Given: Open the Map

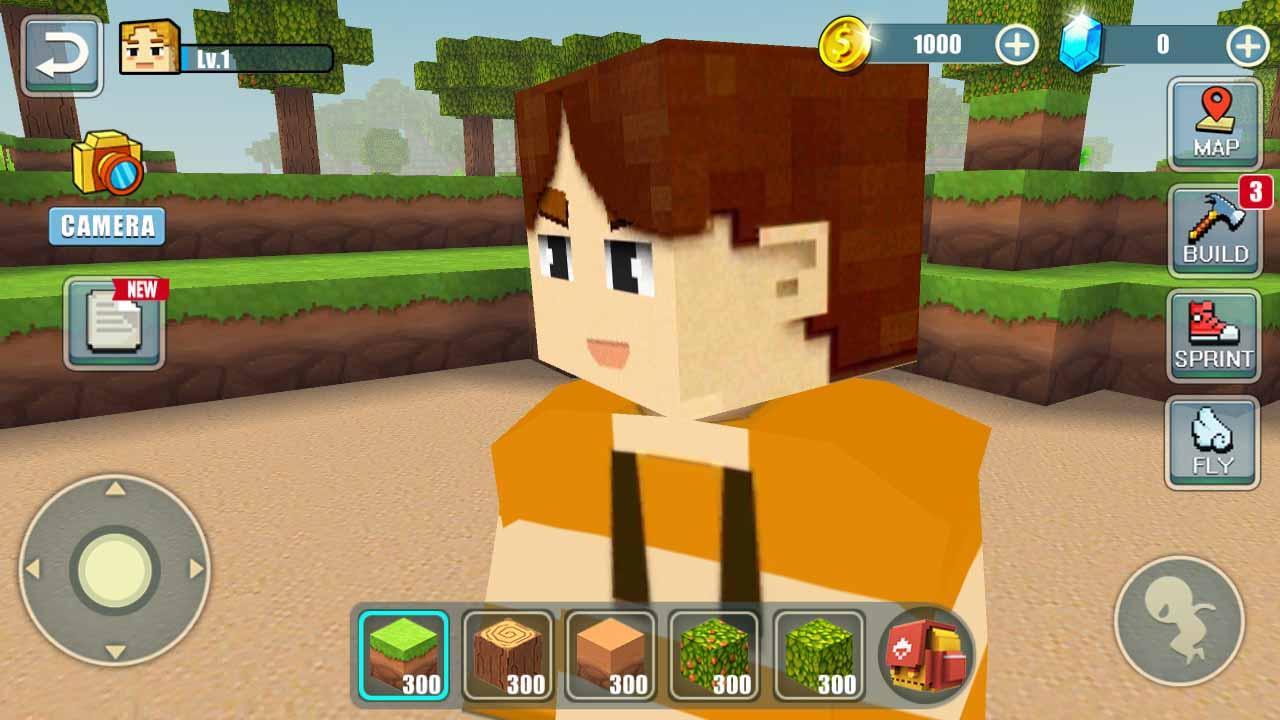Looking at the screenshot, I should click(1213, 123).
